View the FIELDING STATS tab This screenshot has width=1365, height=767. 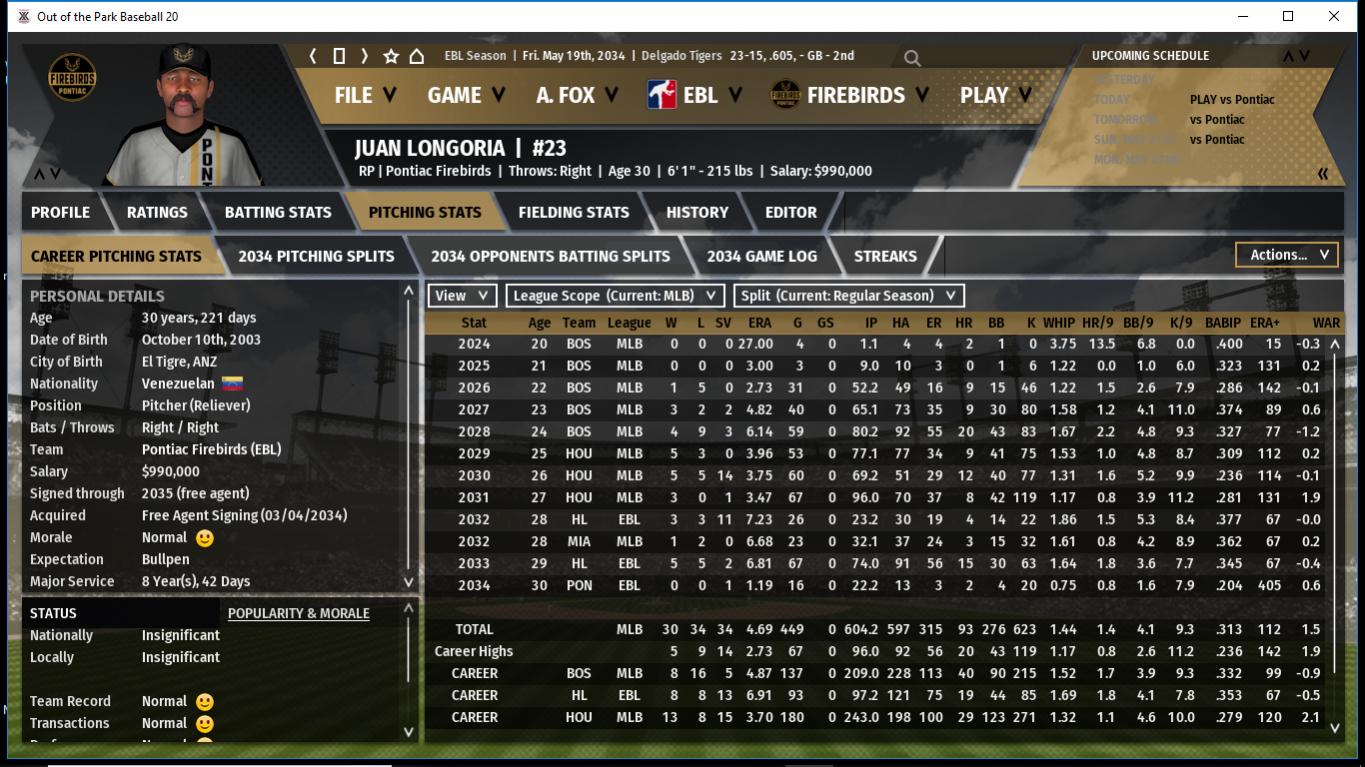coord(573,212)
